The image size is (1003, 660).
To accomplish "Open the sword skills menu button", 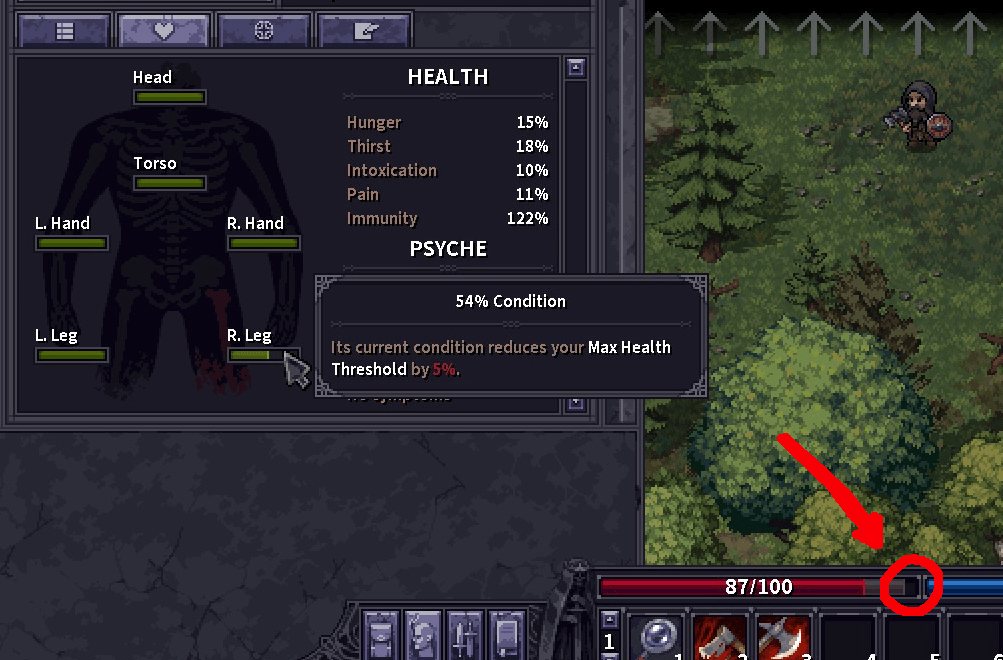I will pyautogui.click(x=465, y=636).
